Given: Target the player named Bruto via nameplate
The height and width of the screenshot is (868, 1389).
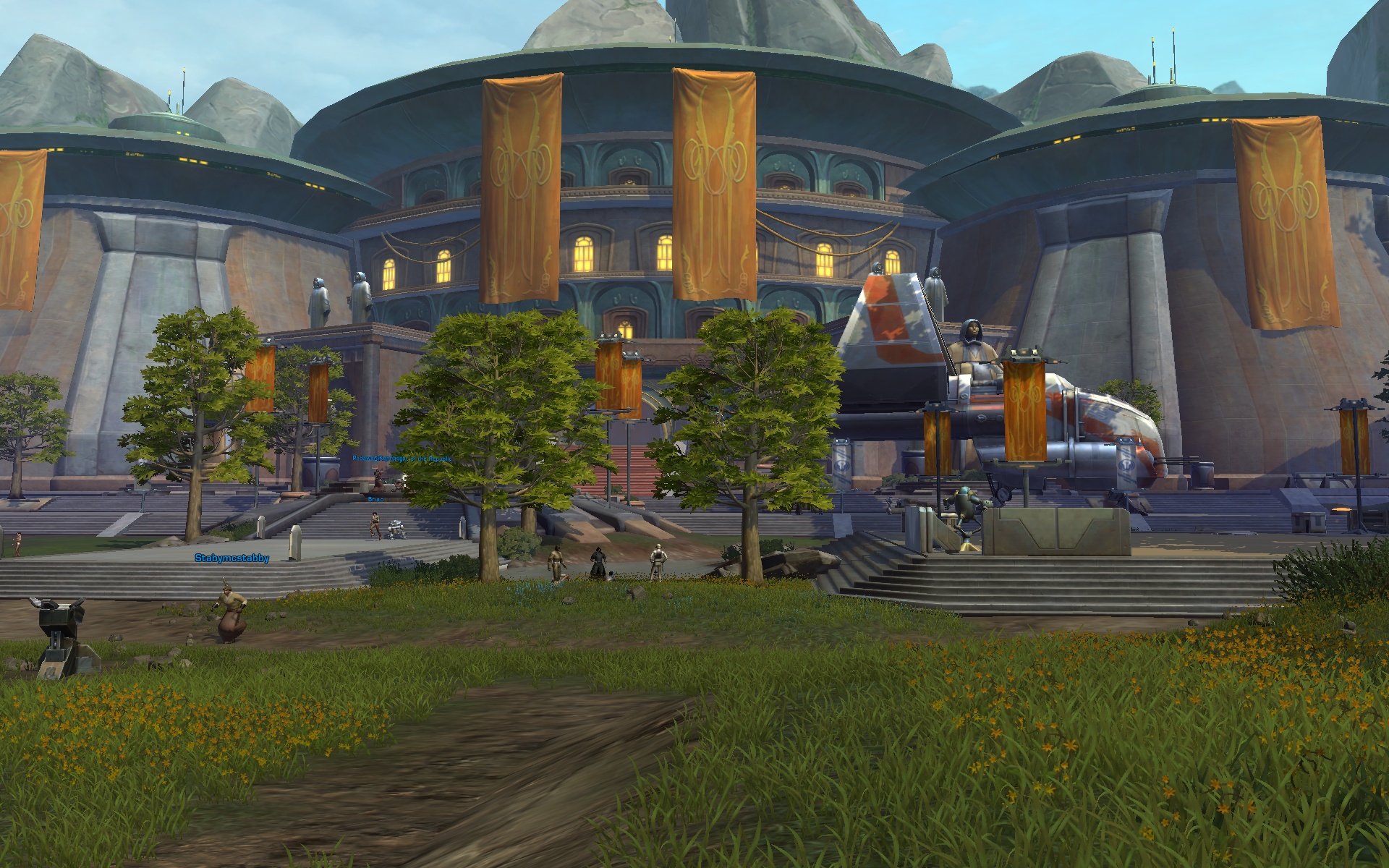Looking at the screenshot, I should point(375,499).
